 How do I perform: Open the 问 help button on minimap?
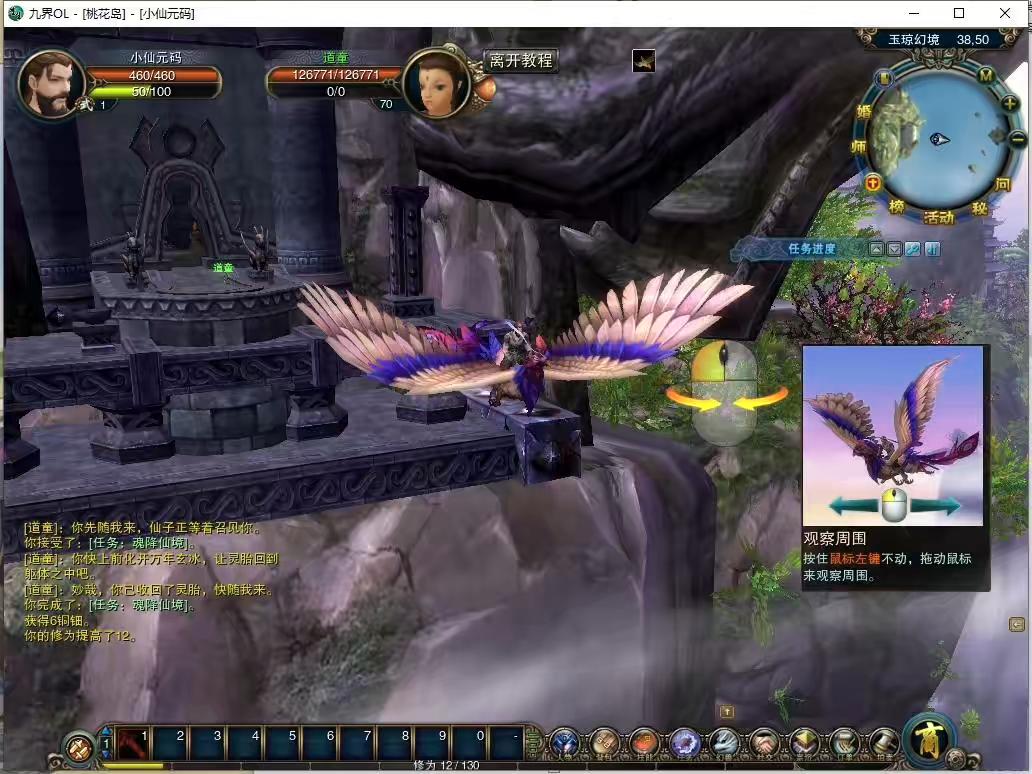(x=1003, y=185)
